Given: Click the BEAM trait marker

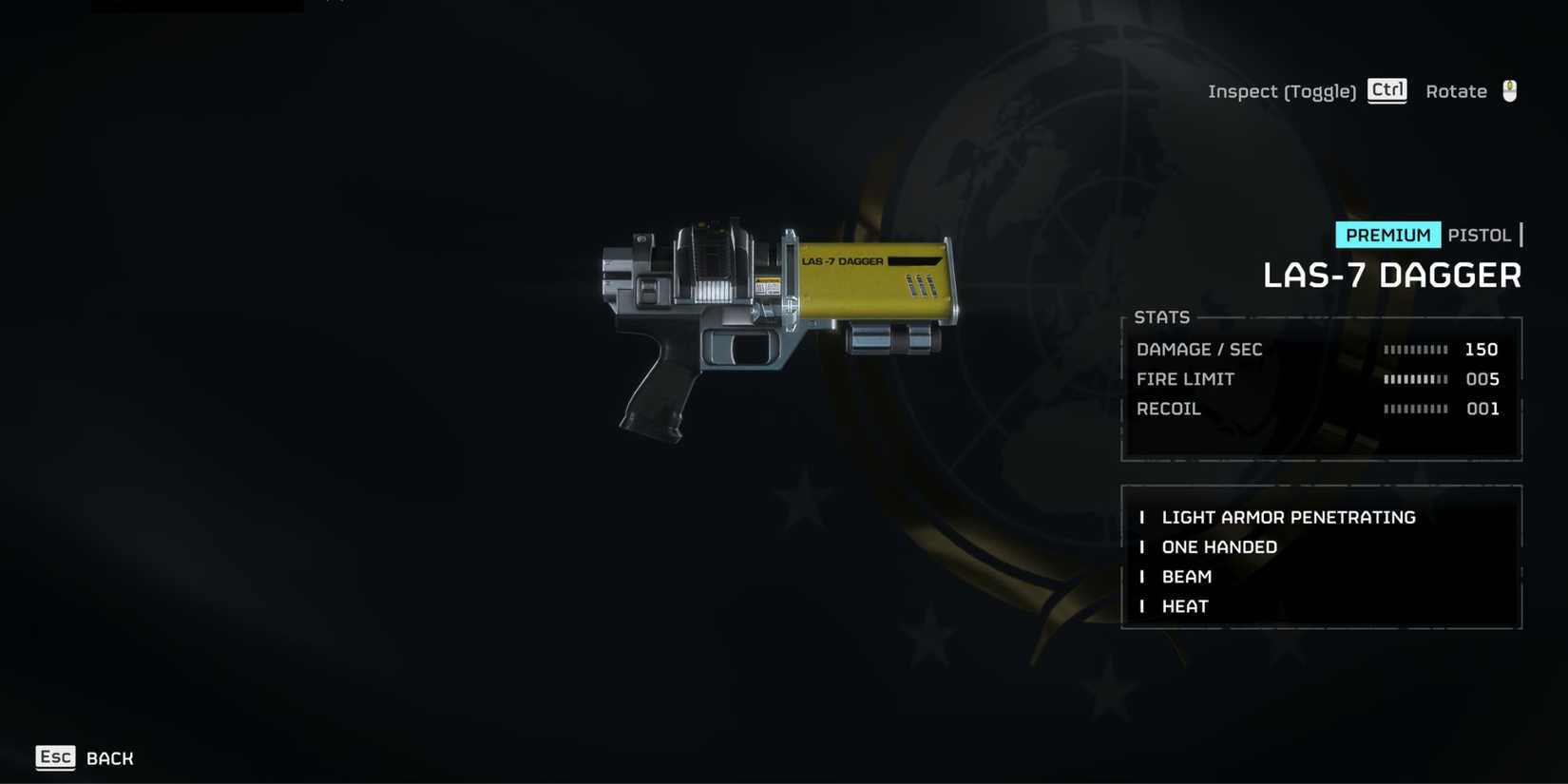Looking at the screenshot, I should [x=1142, y=576].
